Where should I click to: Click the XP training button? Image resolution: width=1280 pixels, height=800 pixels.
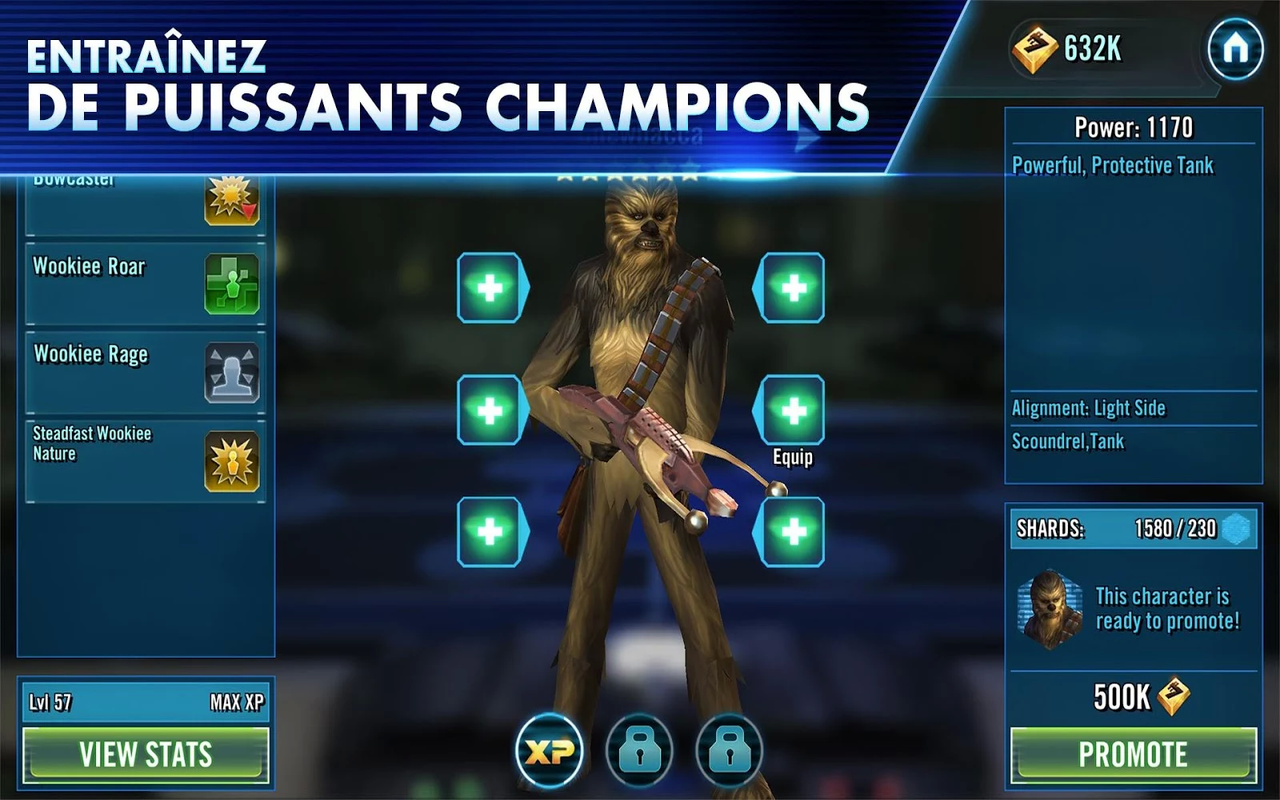(x=549, y=752)
